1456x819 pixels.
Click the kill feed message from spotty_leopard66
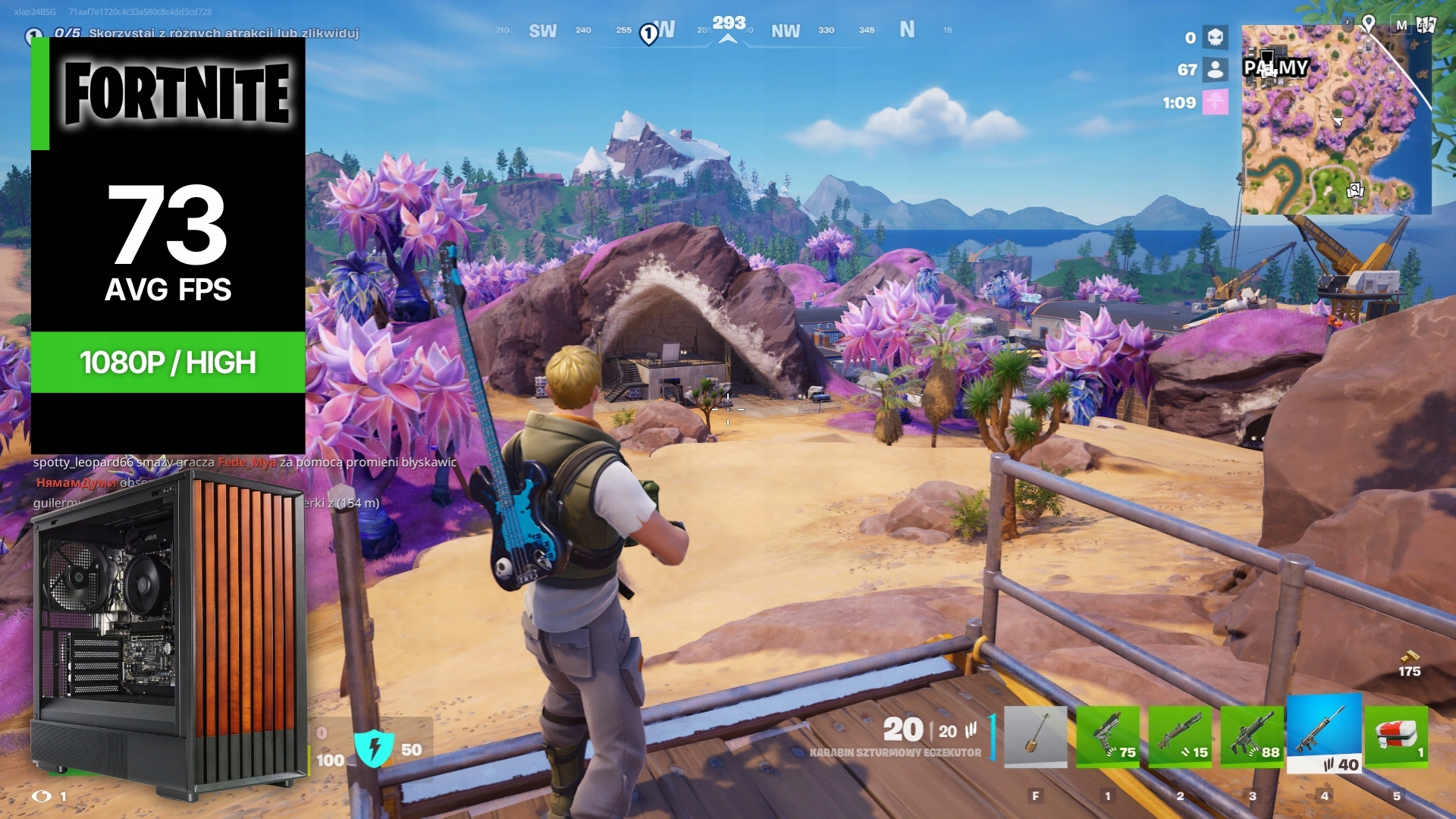[244, 462]
